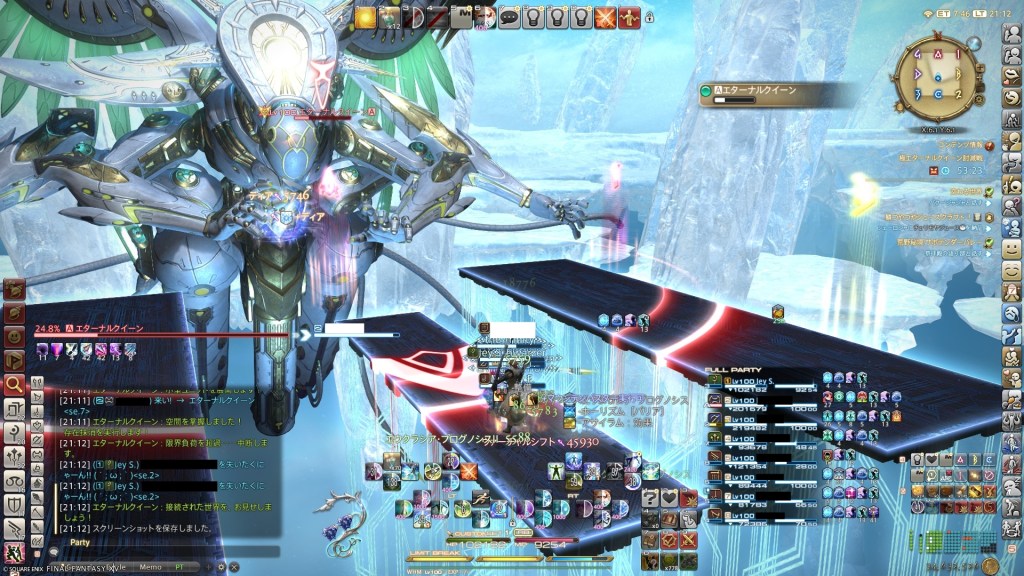
Task: Click the shield icon in left sidebar
Action: 14,504
